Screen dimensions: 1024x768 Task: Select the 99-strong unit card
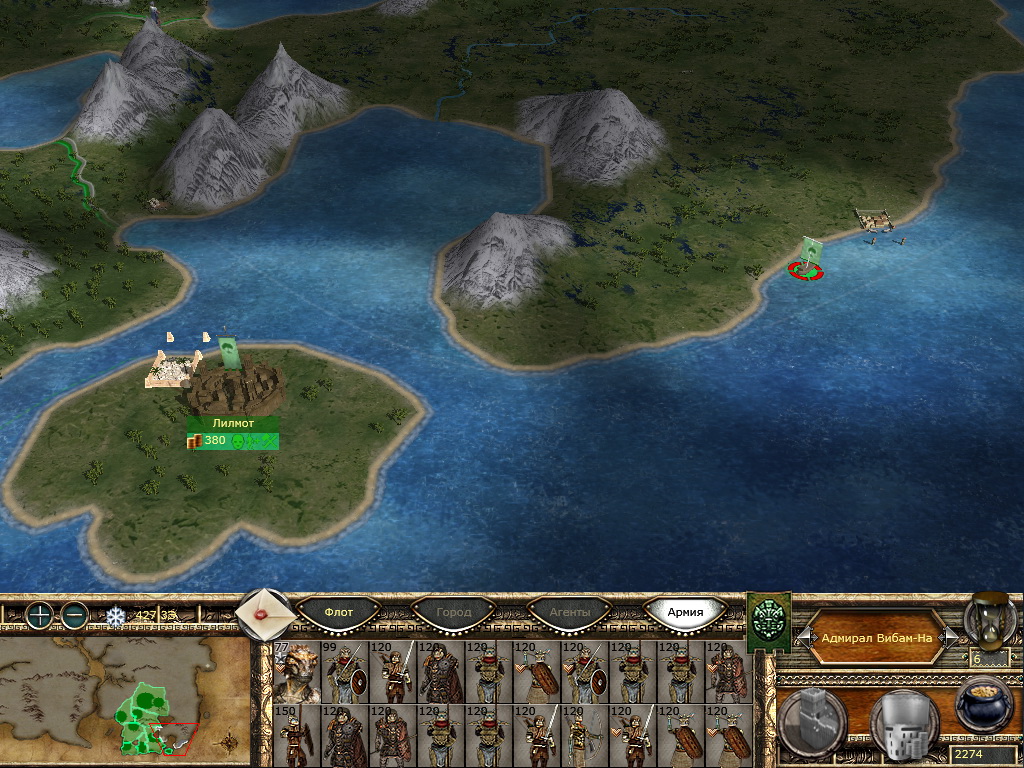[344, 672]
